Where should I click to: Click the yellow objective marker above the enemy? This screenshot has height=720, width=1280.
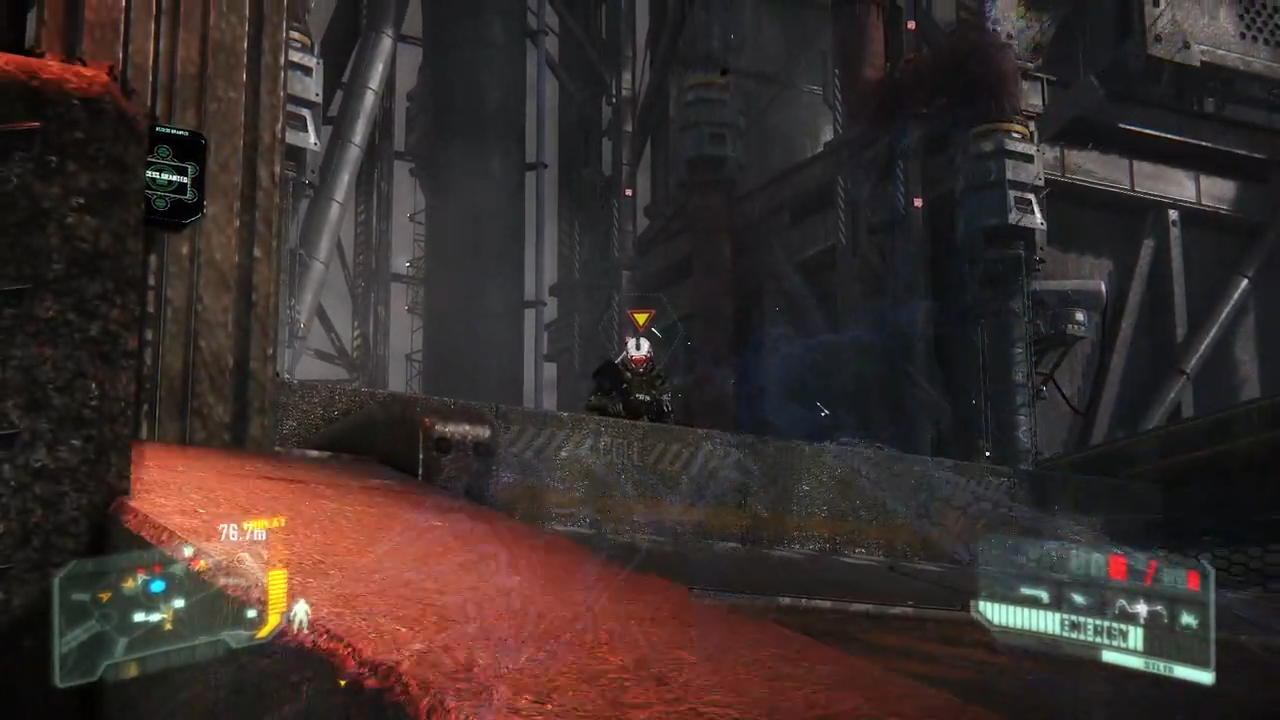click(641, 319)
